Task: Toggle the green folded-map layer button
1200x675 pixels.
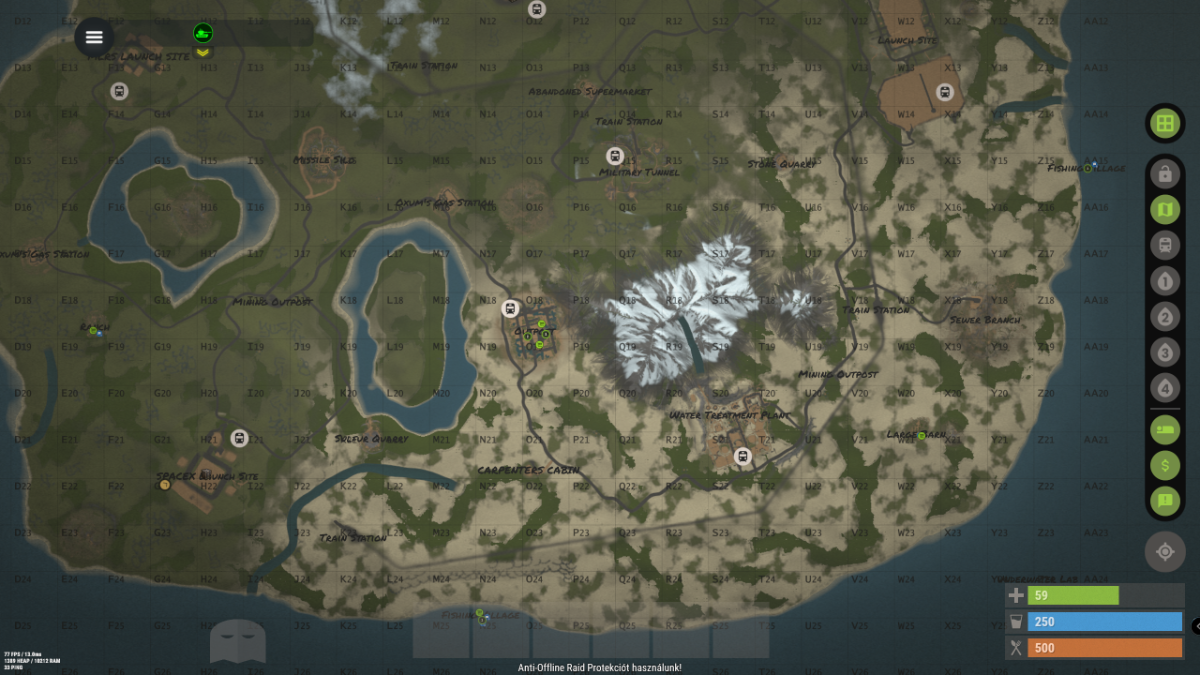Action: [x=1164, y=210]
